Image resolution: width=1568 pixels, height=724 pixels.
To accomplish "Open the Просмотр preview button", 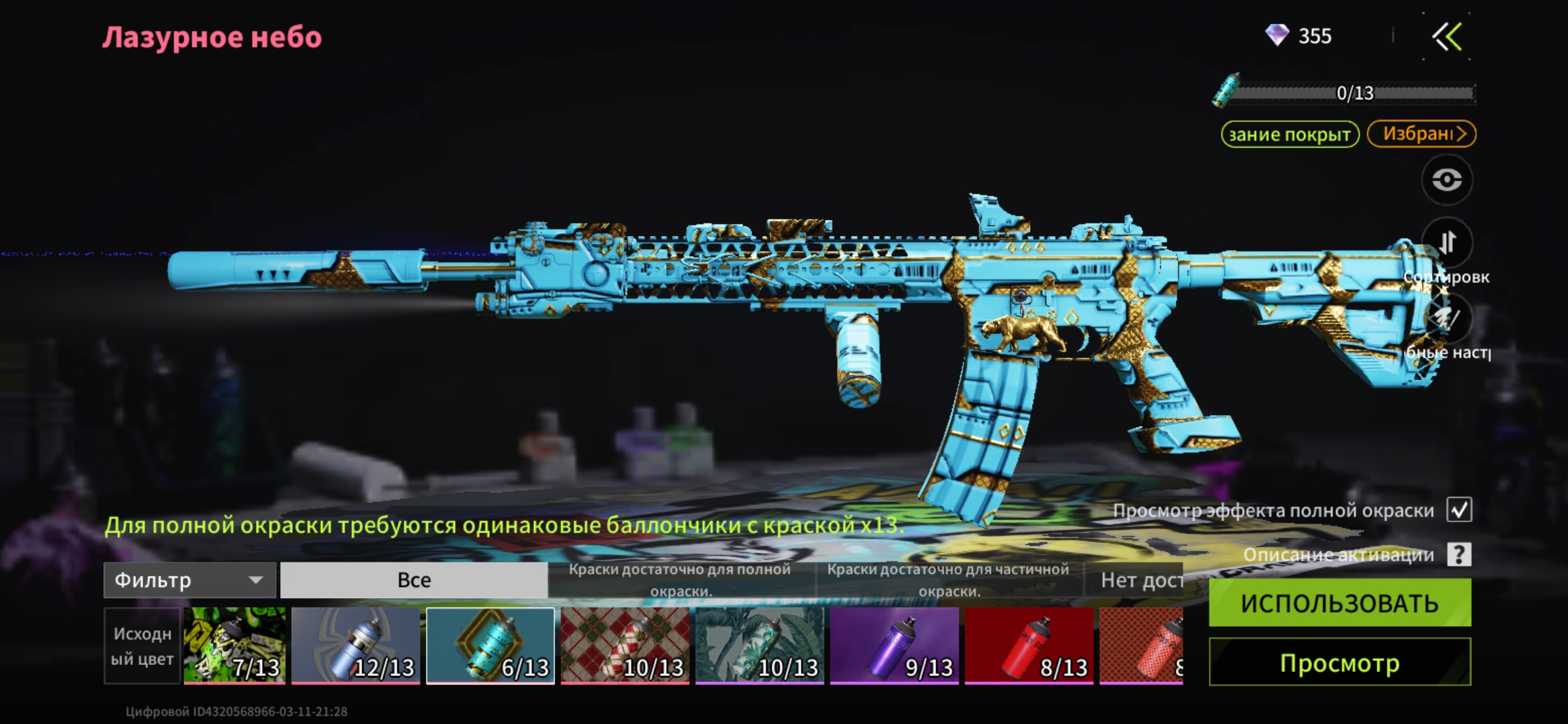I will (x=1340, y=662).
